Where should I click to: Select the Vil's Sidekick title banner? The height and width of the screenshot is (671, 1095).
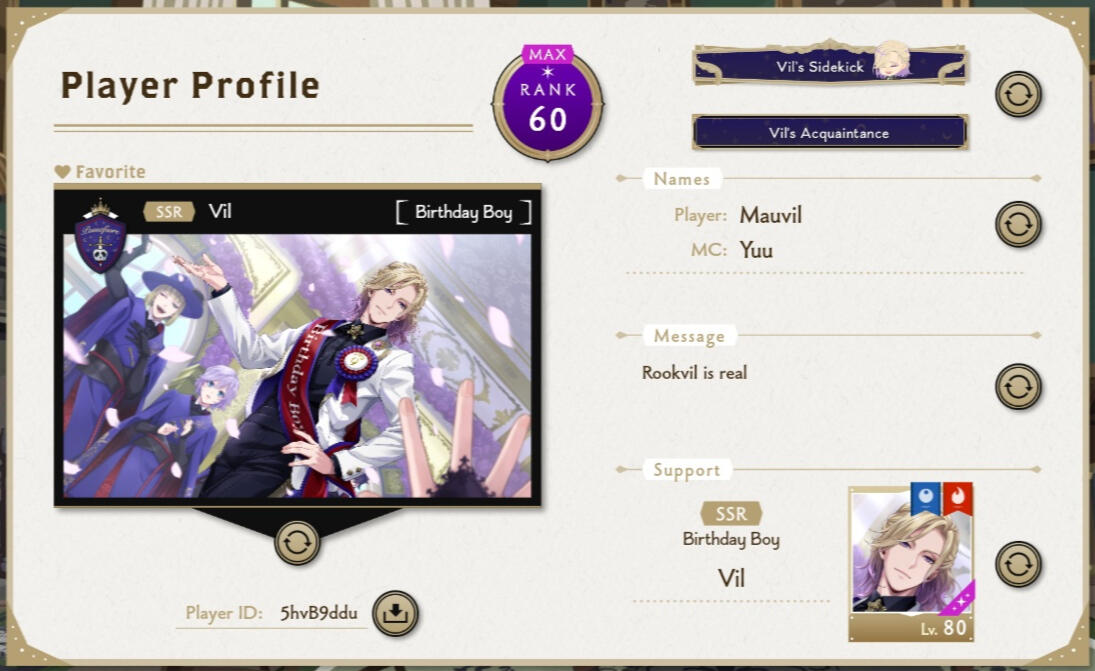(830, 66)
